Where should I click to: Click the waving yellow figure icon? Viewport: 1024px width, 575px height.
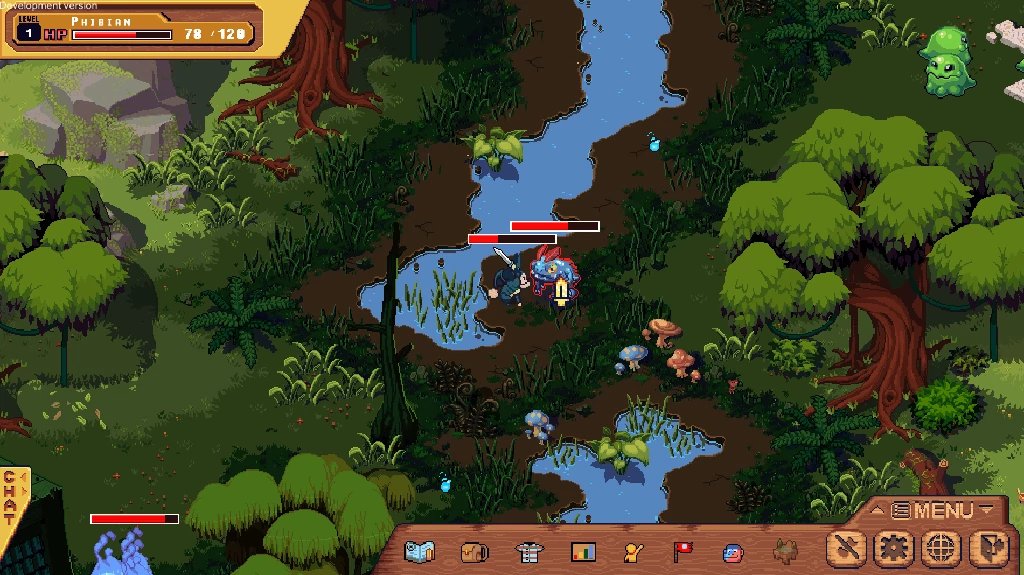pyautogui.click(x=633, y=550)
